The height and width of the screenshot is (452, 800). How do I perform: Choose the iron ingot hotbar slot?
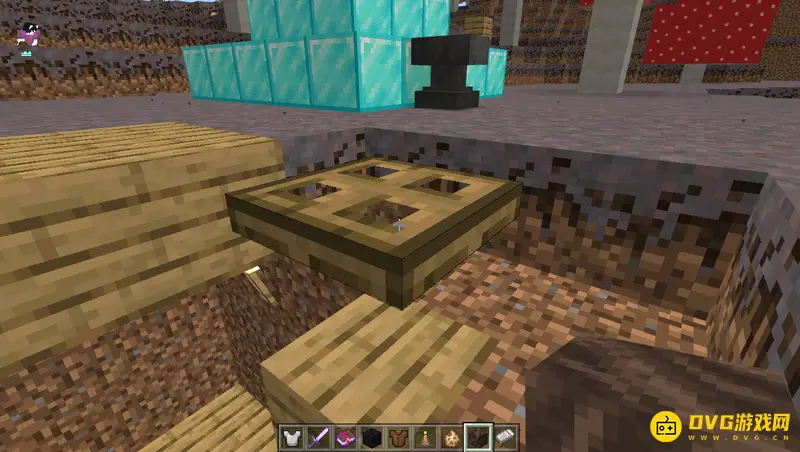505,438
